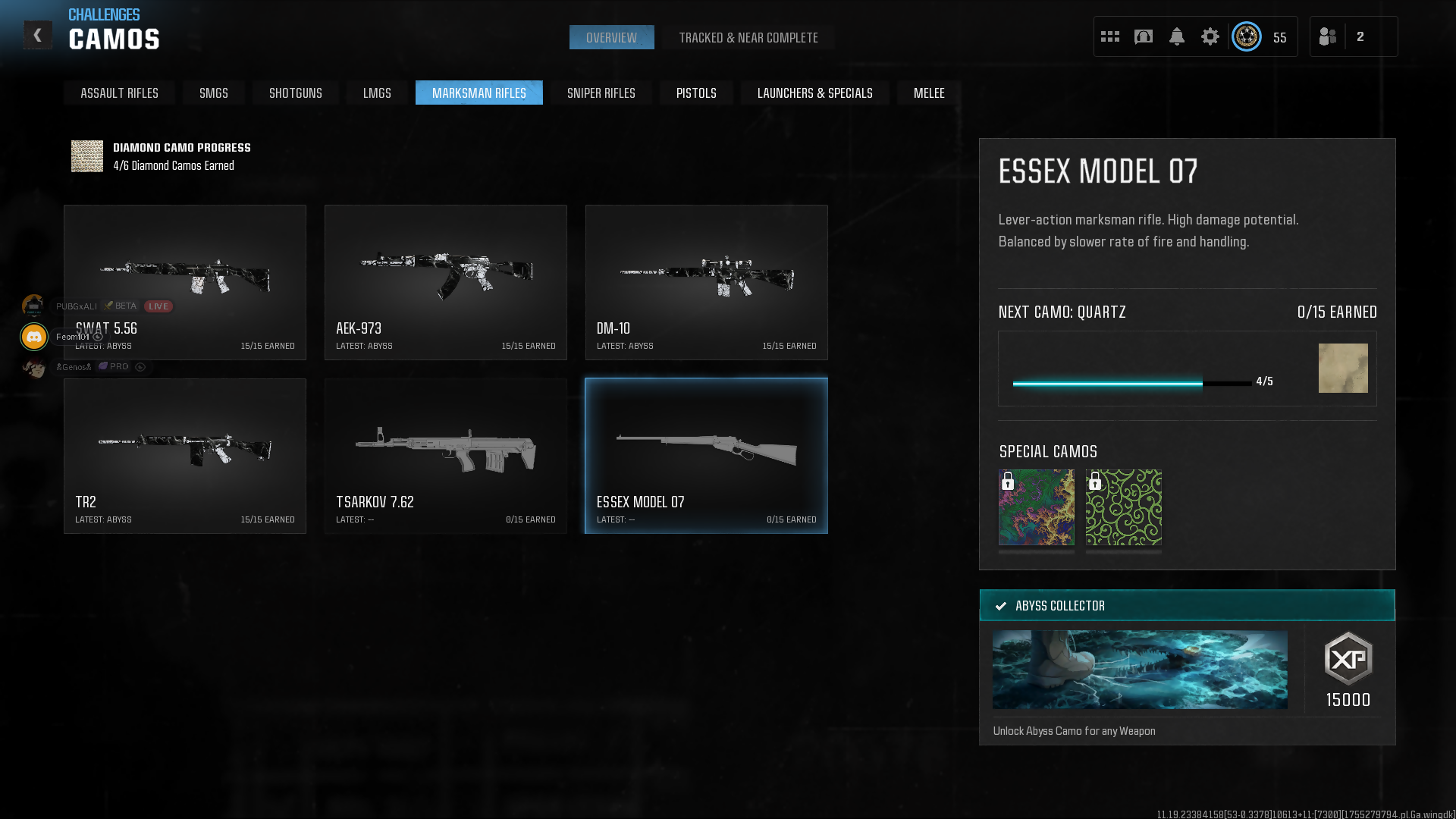Open the social party icon
The image size is (1456, 819).
1328,36
